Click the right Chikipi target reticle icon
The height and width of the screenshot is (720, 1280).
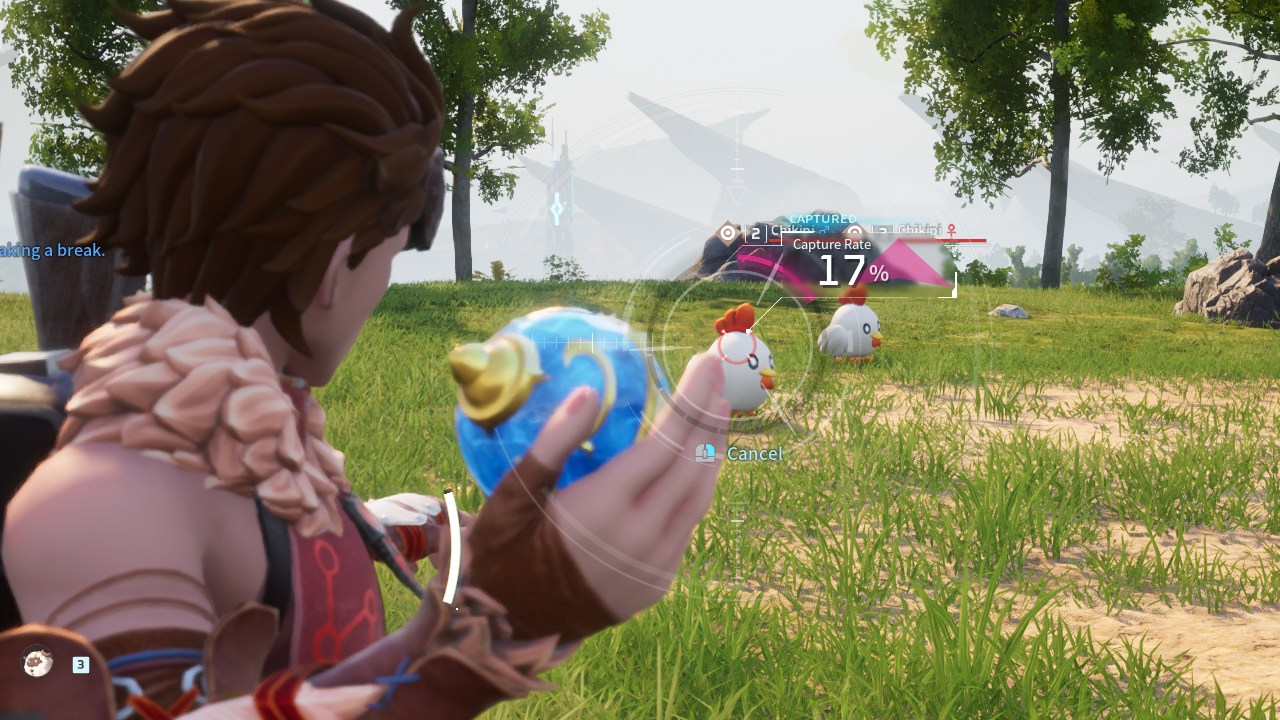[x=855, y=231]
